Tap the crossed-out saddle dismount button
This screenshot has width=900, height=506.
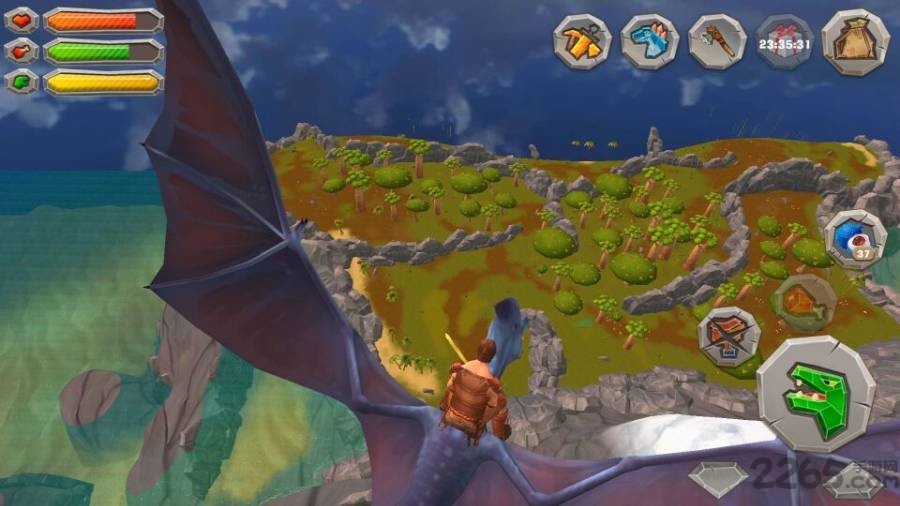coord(728,336)
